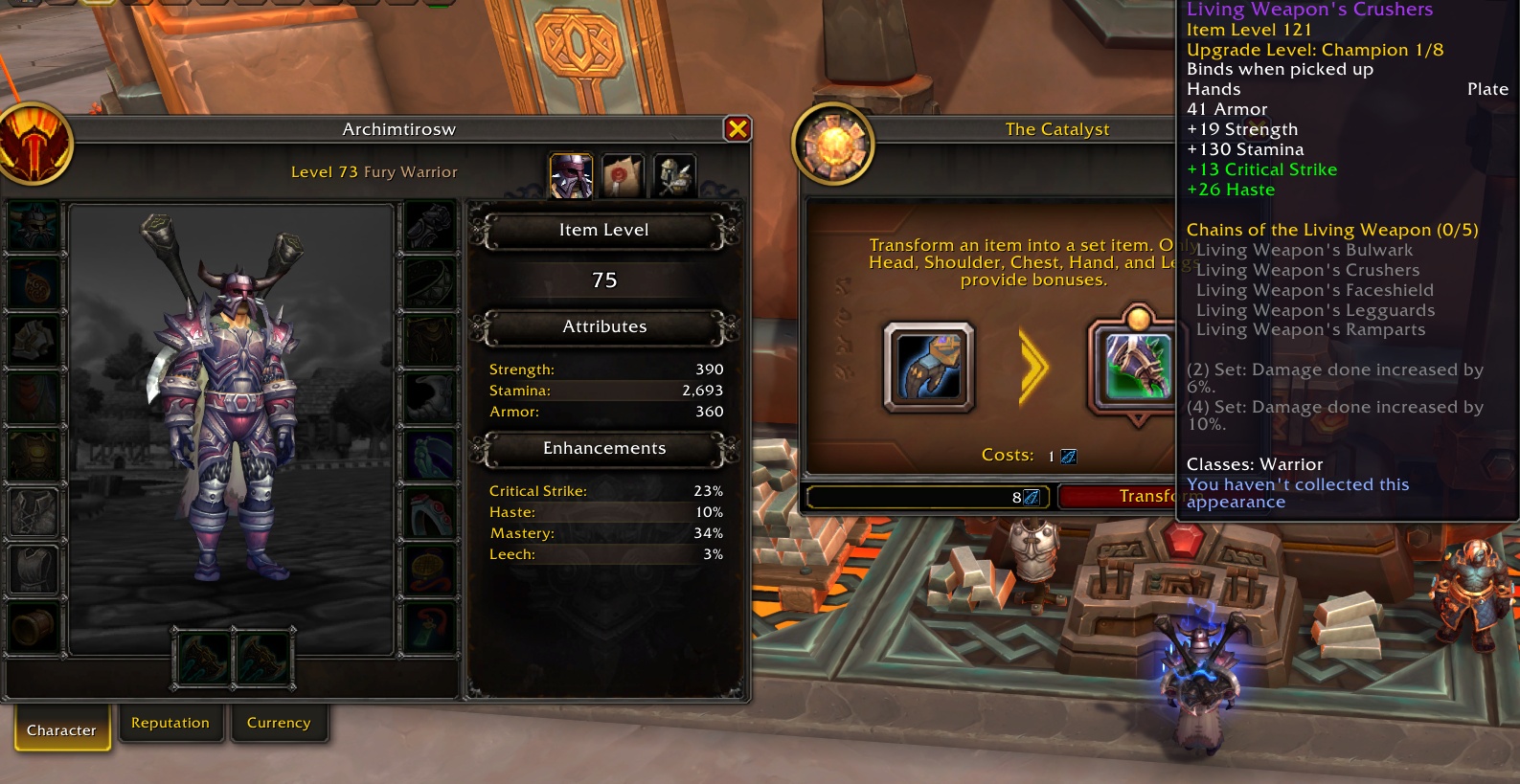Click the Living Weapon's Bulwark set item
This screenshot has height=784, width=1520.
coord(1304,250)
